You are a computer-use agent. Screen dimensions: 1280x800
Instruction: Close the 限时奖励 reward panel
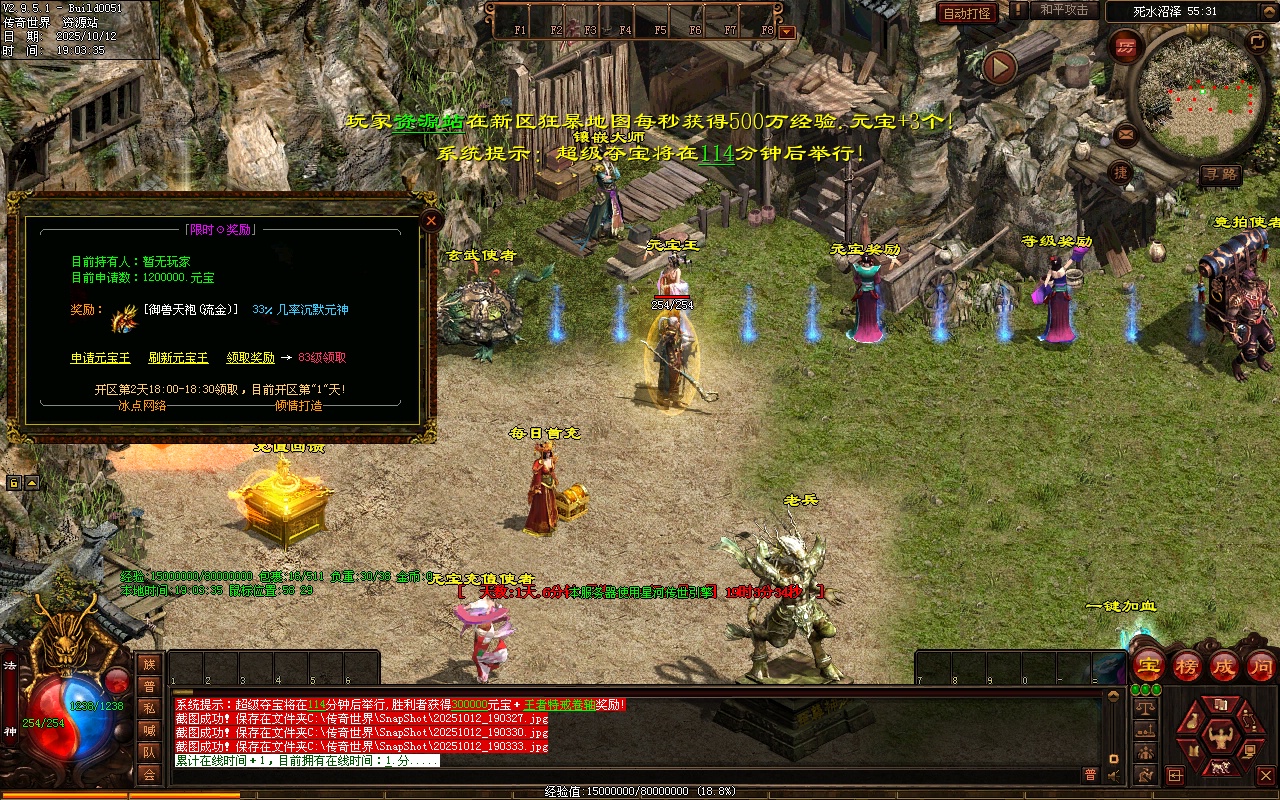431,220
